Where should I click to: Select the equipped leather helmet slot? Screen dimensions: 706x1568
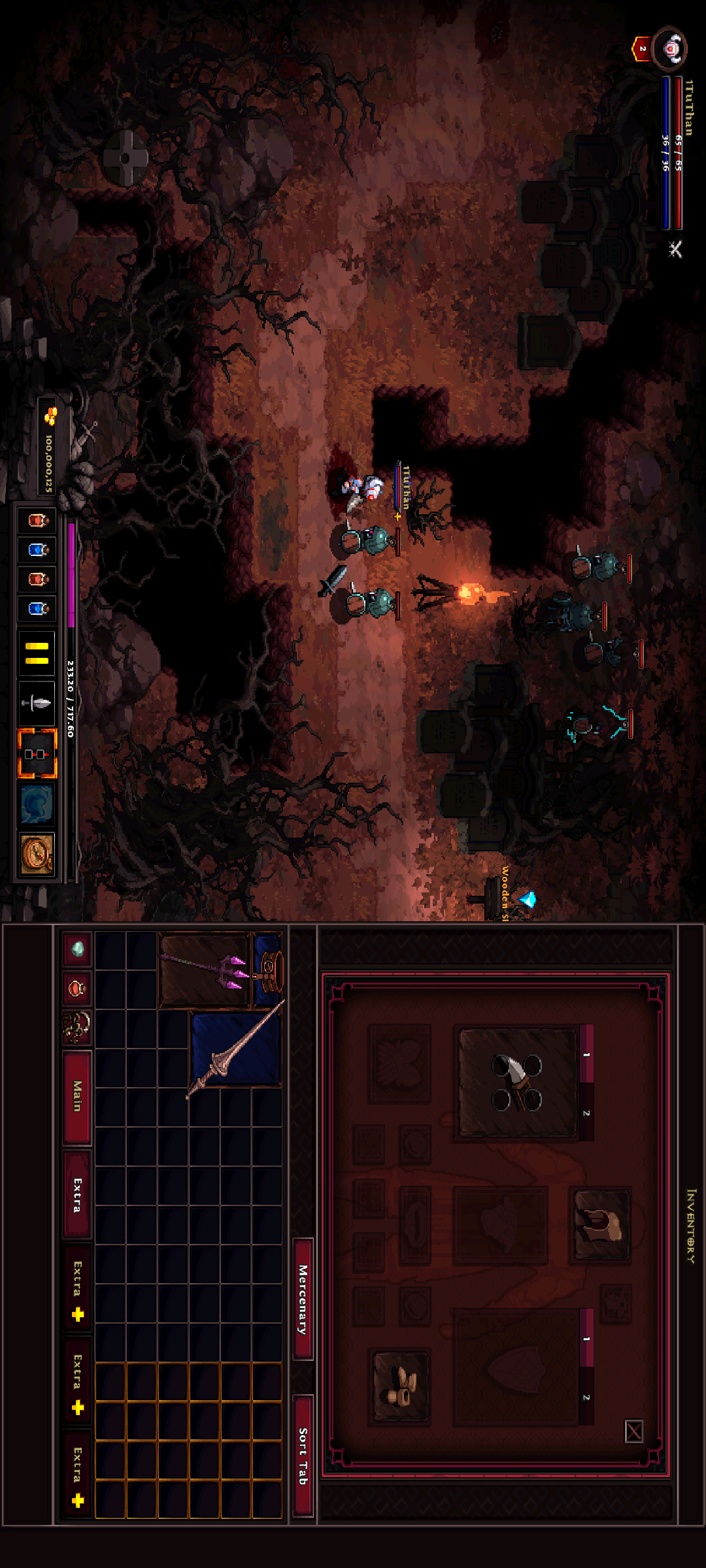tap(601, 1224)
